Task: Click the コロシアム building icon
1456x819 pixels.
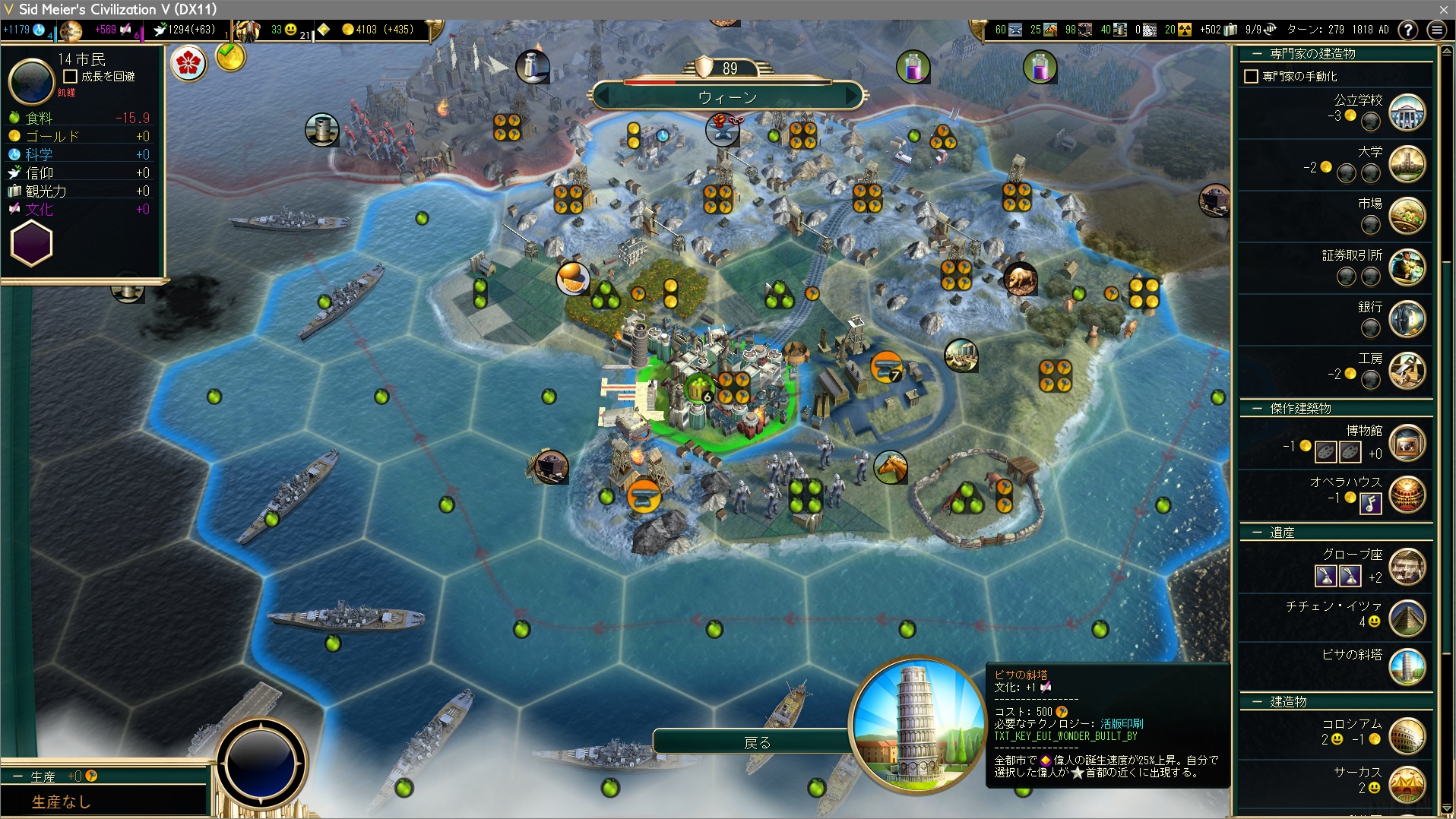Action: (x=1407, y=735)
